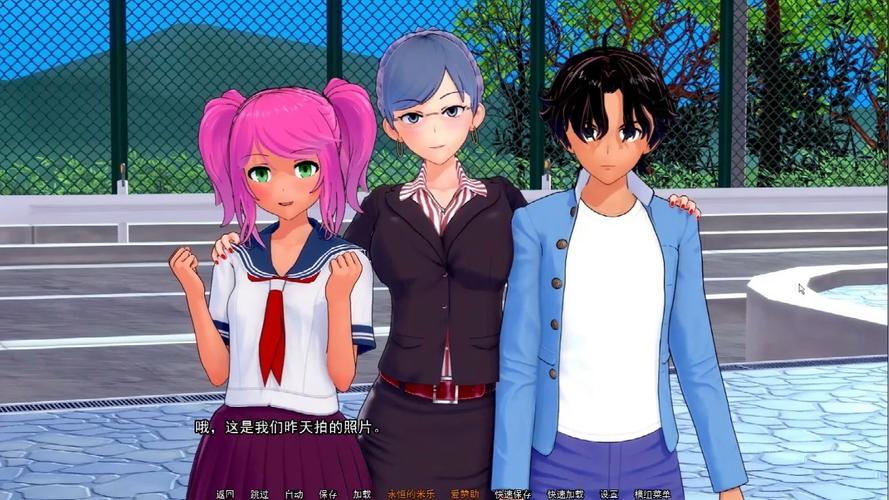Choose 快速加载 (Quick Load)
889x500 pixels.
[565, 494]
